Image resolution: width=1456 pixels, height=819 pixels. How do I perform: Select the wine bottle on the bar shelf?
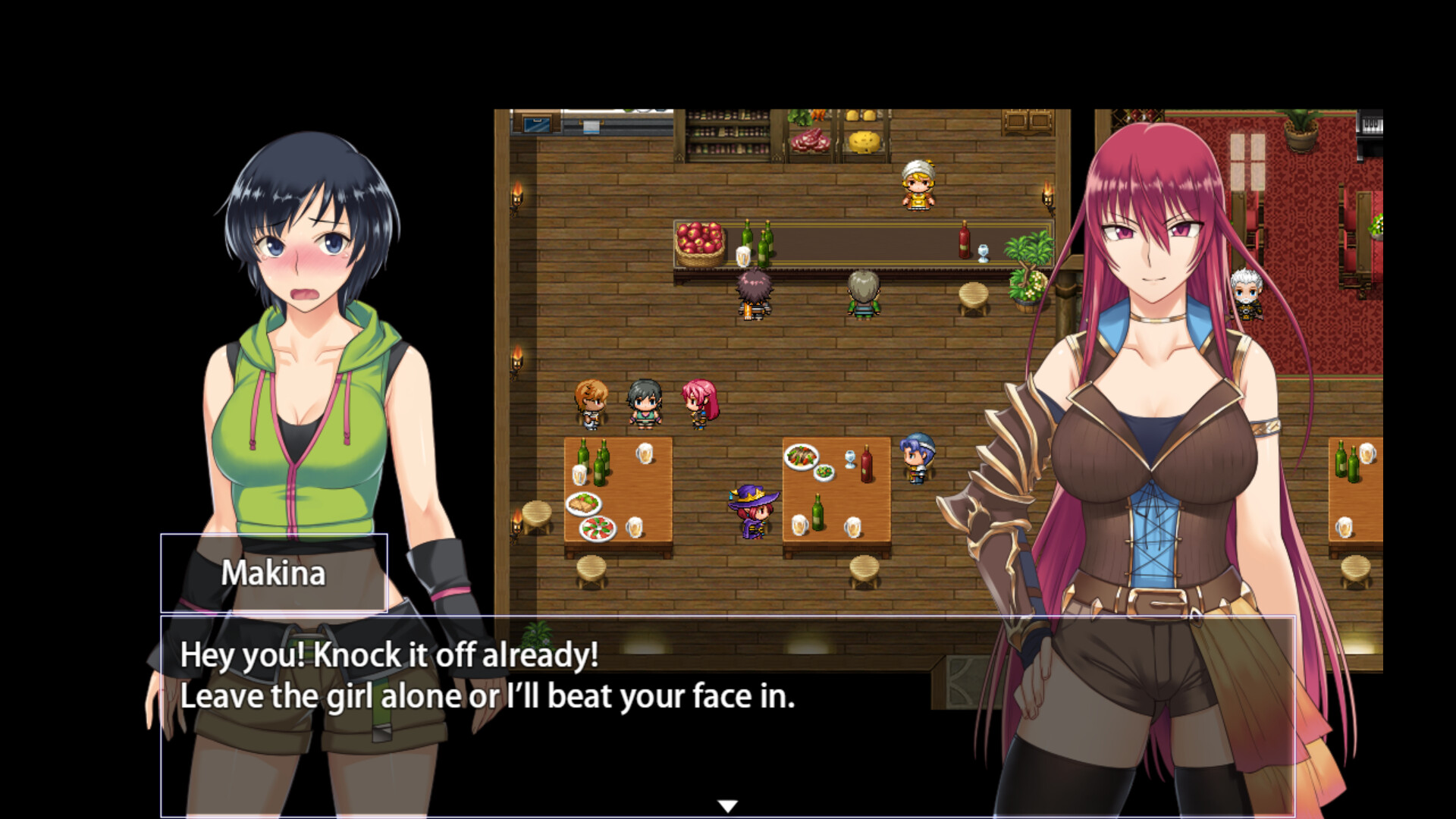964,239
